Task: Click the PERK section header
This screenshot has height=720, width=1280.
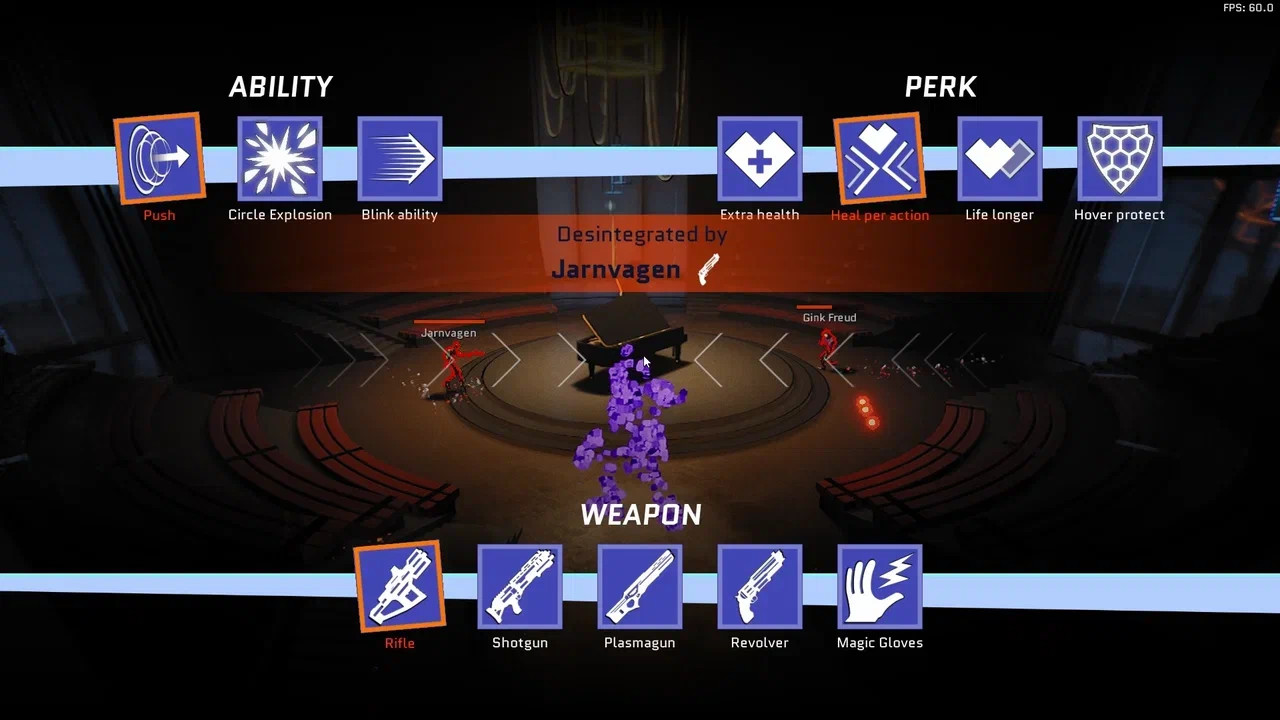Action: pyautogui.click(x=940, y=86)
